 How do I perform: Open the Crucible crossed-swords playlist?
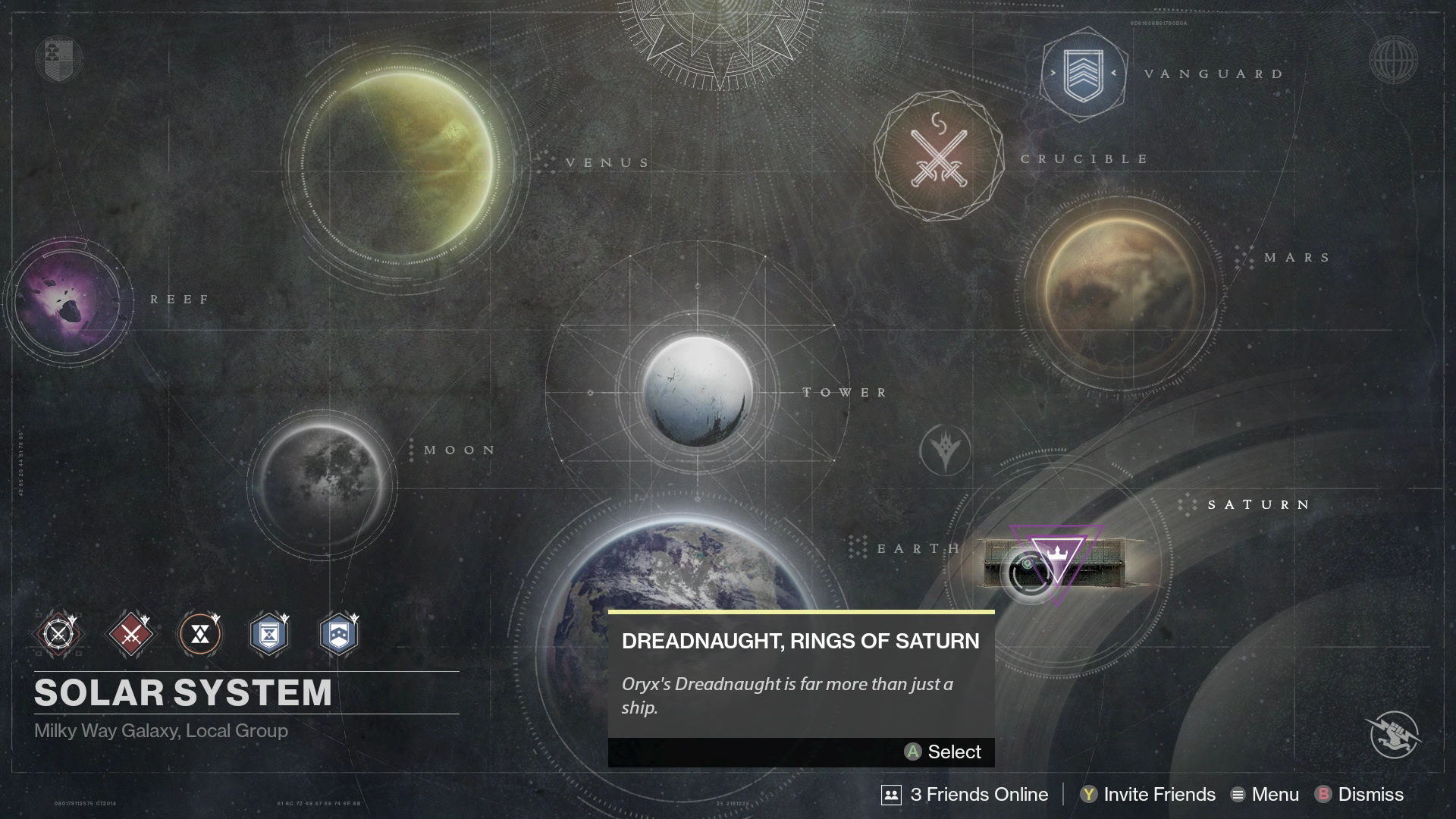(939, 157)
